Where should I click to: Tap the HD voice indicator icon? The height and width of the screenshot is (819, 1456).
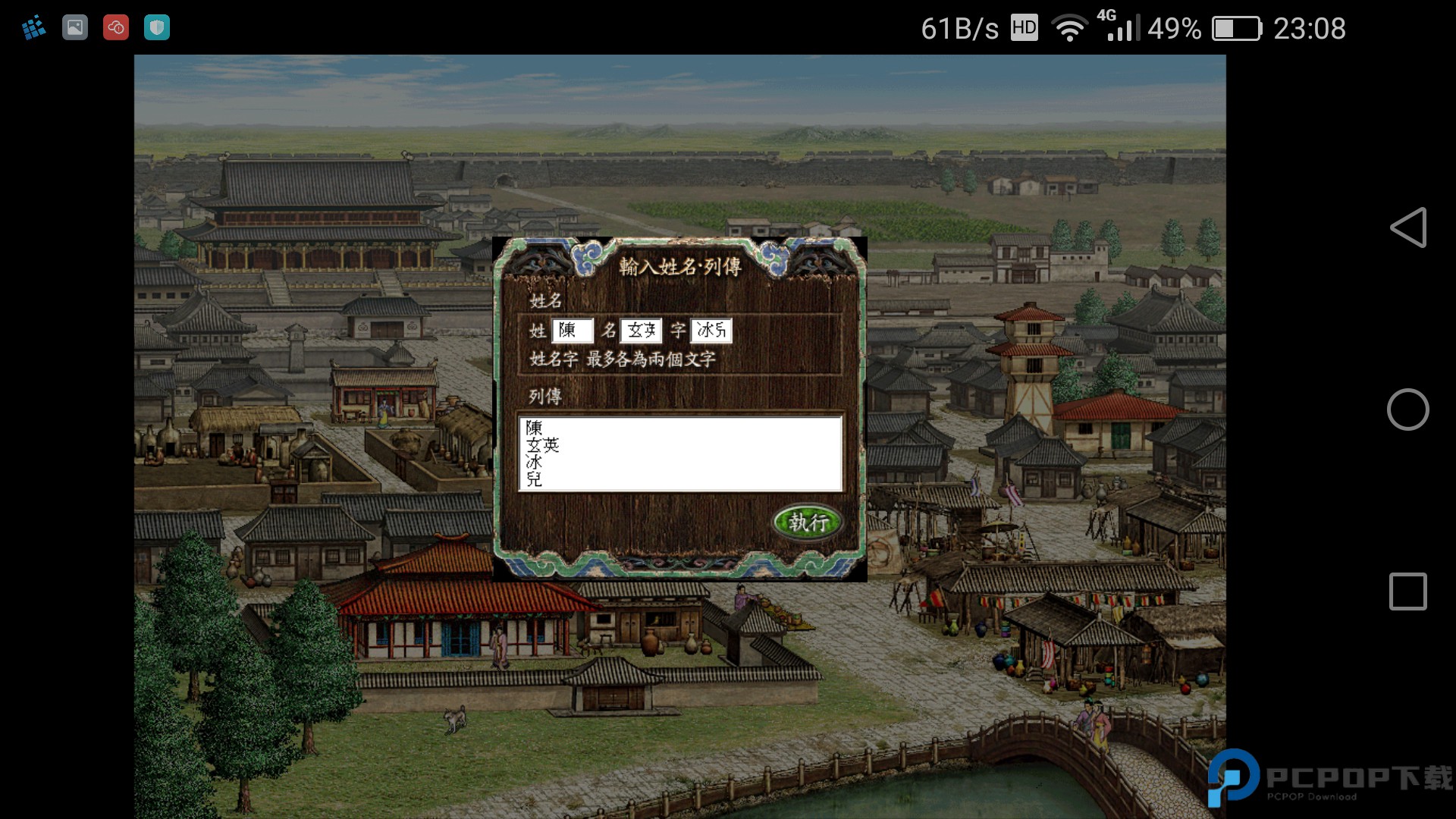(x=1024, y=29)
